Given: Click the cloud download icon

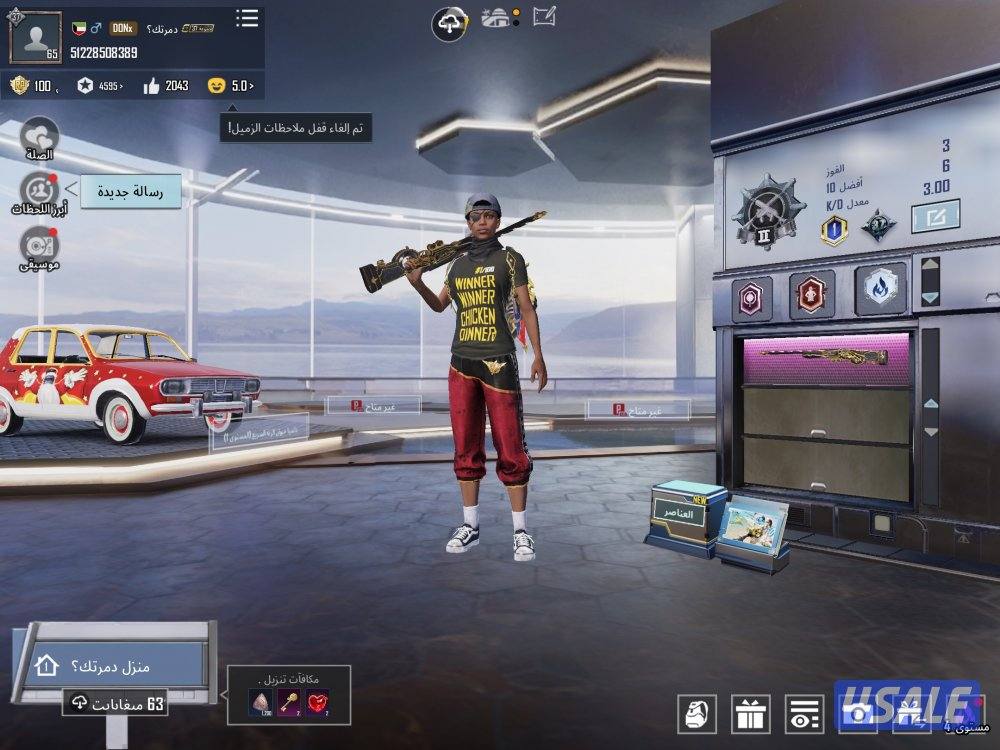Looking at the screenshot, I should click(450, 22).
